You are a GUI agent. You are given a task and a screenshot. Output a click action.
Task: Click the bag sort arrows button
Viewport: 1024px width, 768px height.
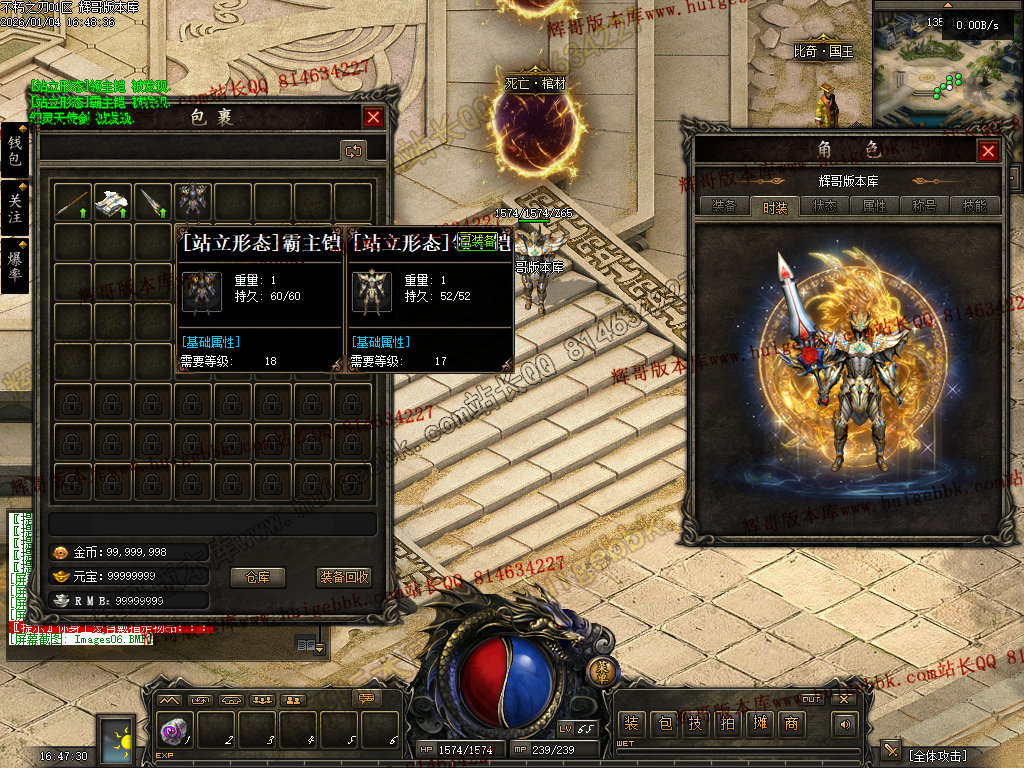tap(353, 150)
